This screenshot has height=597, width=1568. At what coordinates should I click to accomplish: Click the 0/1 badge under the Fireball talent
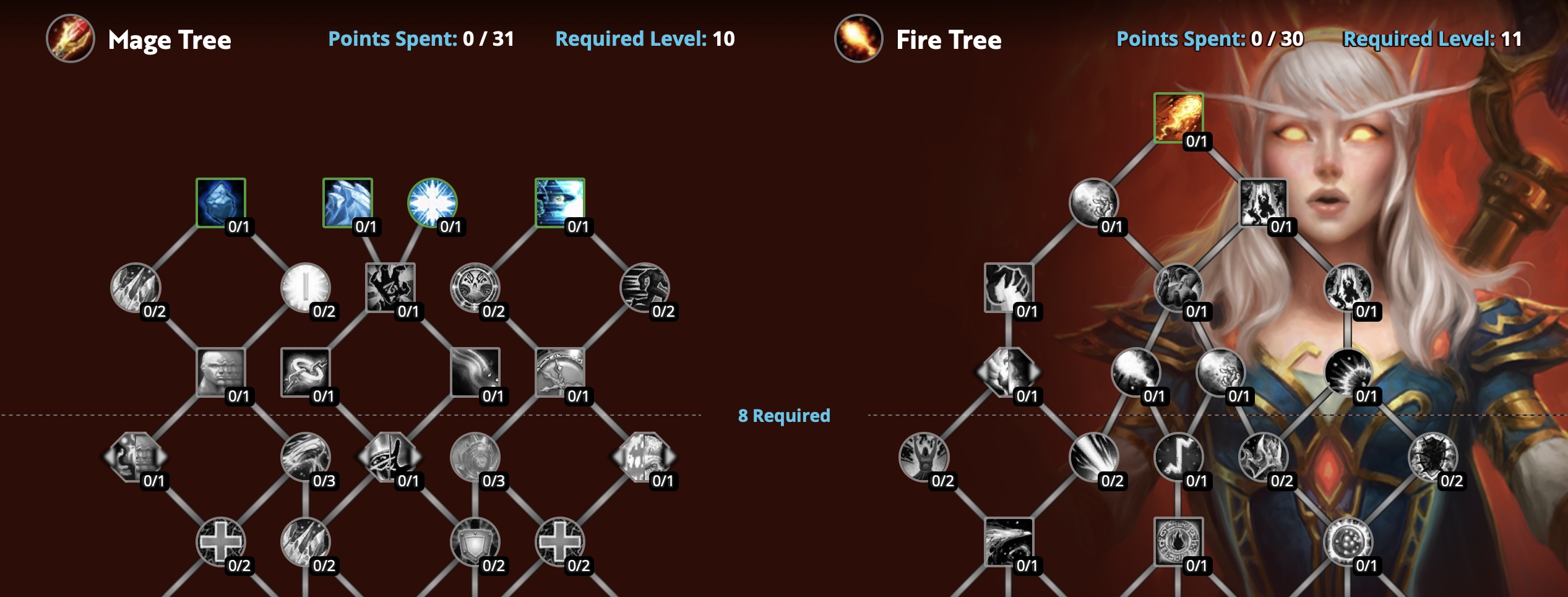(x=1196, y=142)
